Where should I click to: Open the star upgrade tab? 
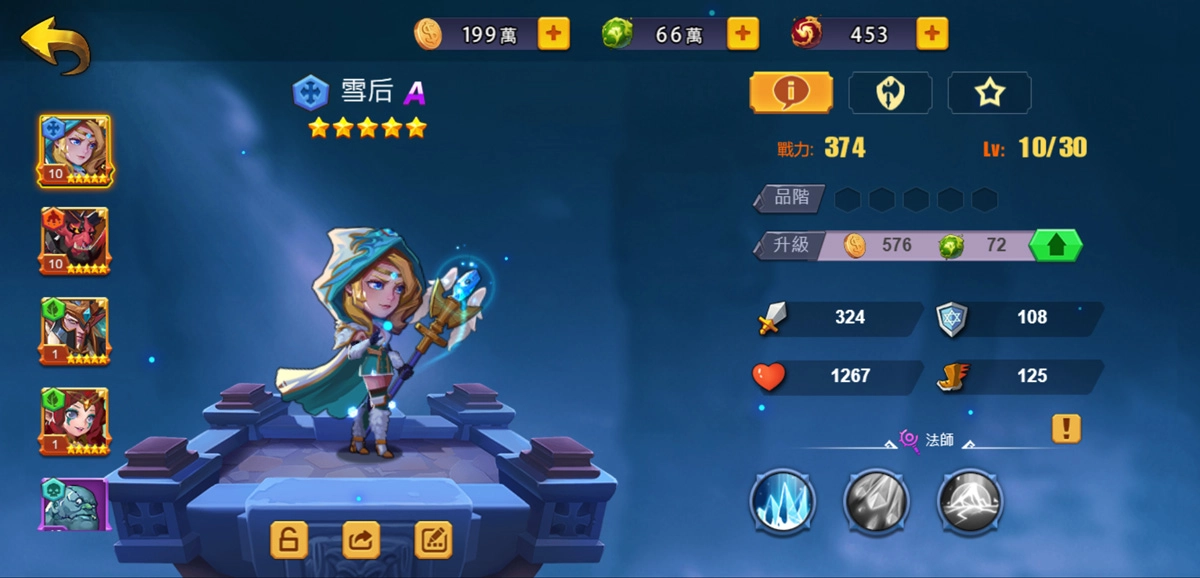coord(989,93)
